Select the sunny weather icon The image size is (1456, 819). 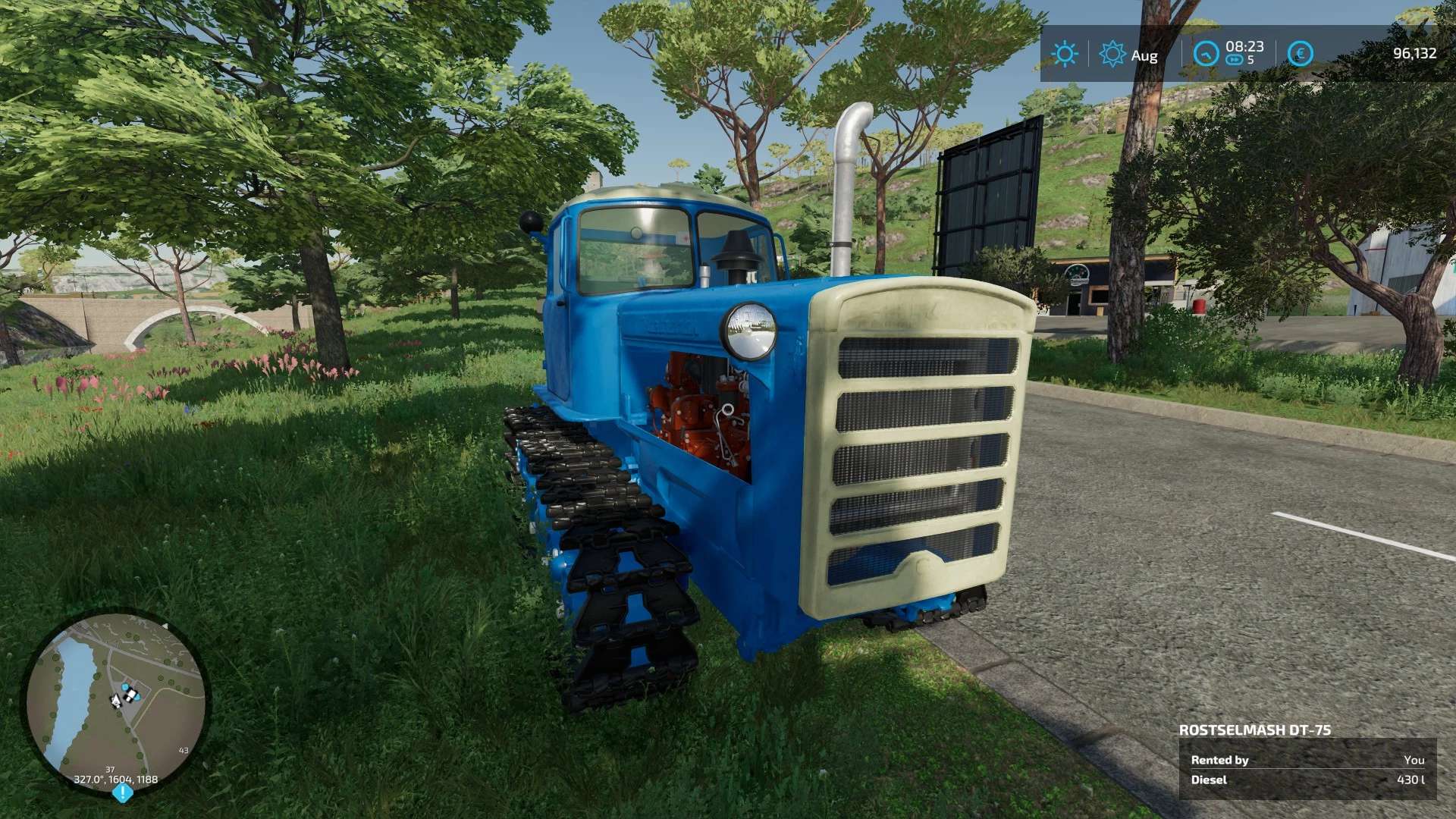1064,54
